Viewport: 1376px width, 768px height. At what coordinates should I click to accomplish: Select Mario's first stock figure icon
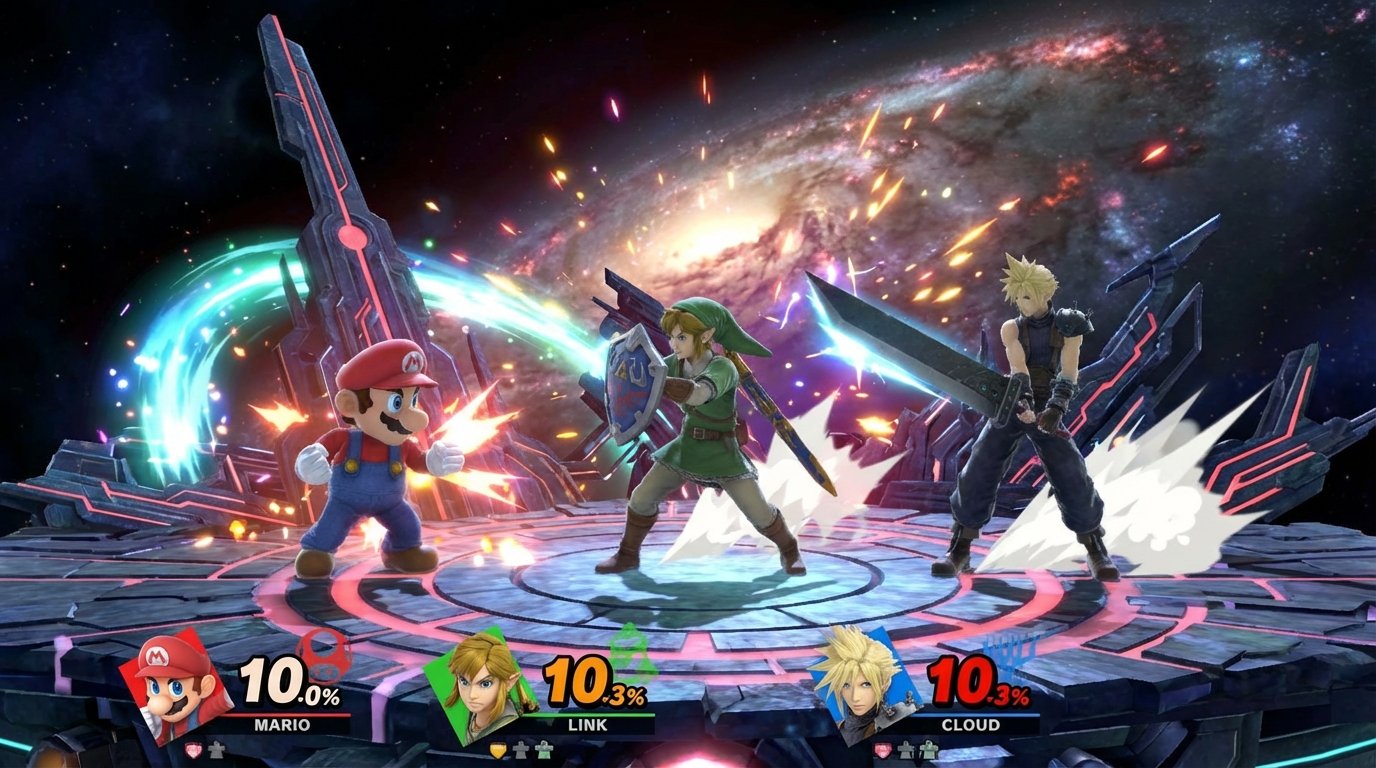point(216,750)
